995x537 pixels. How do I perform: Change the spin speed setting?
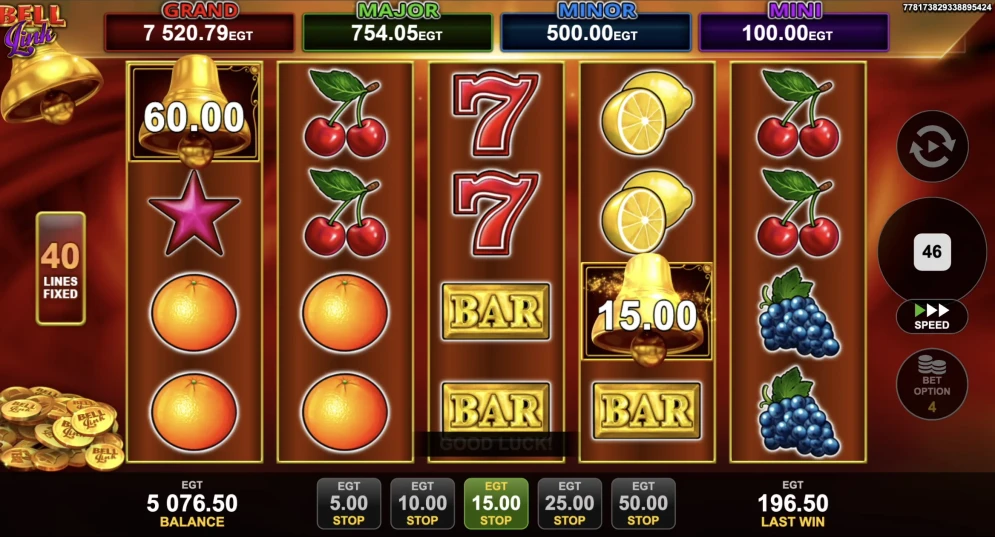932,317
